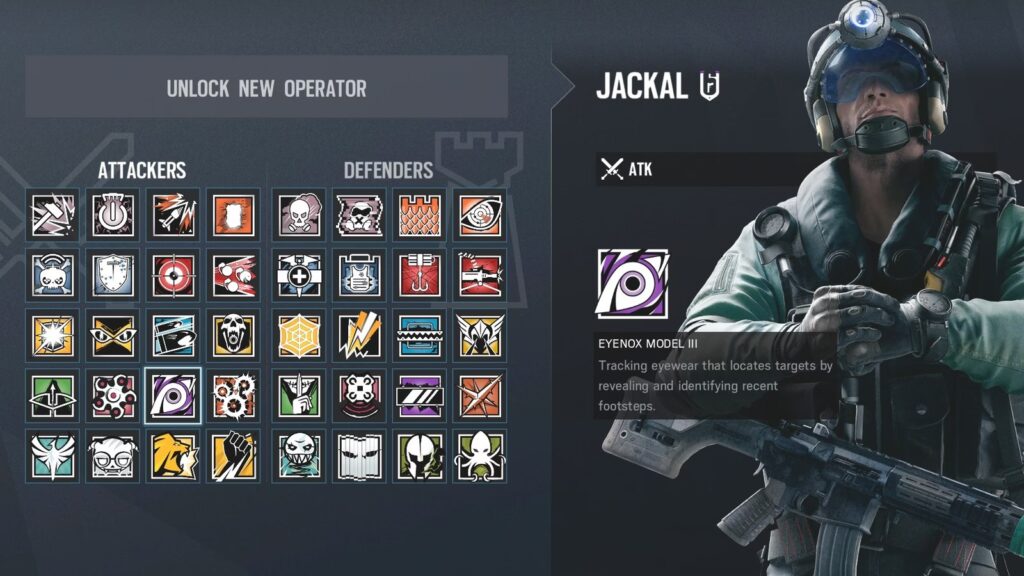Select the Mira purple mirror icon
Image resolution: width=1024 pixels, height=576 pixels.
pyautogui.click(x=418, y=394)
